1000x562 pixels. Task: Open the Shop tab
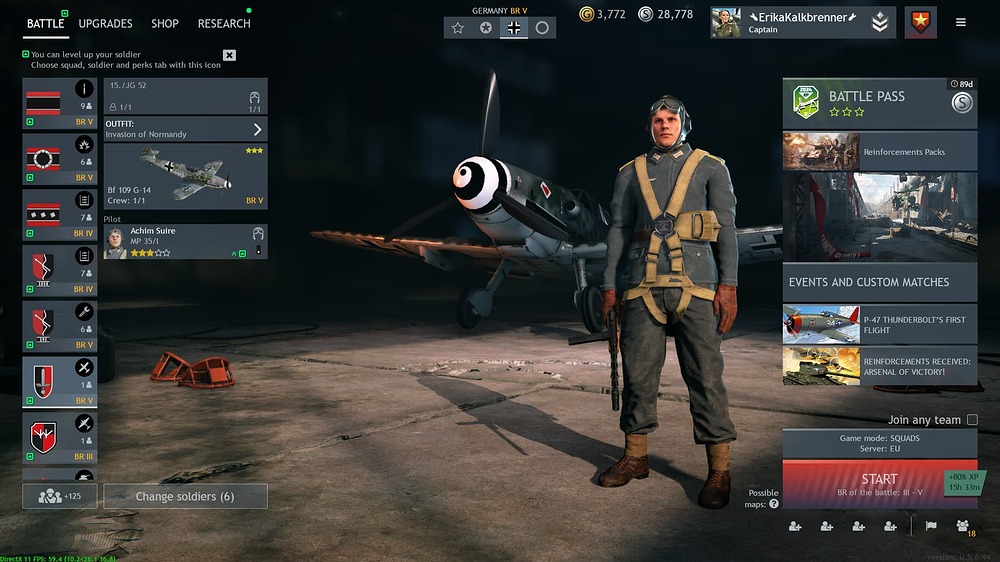(x=165, y=23)
